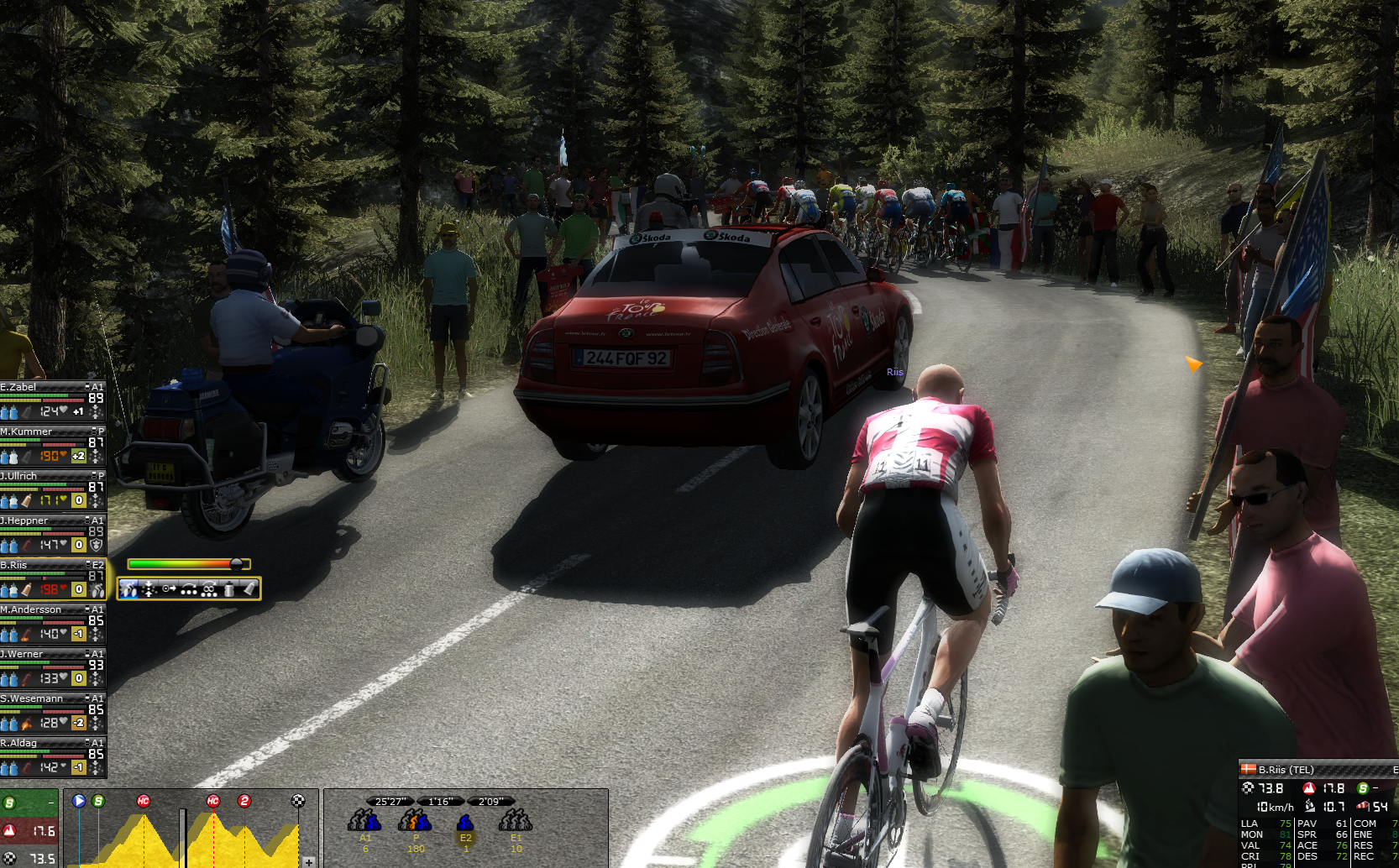Select M.Kummer's rider panel
1399x868 pixels.
click(52, 444)
